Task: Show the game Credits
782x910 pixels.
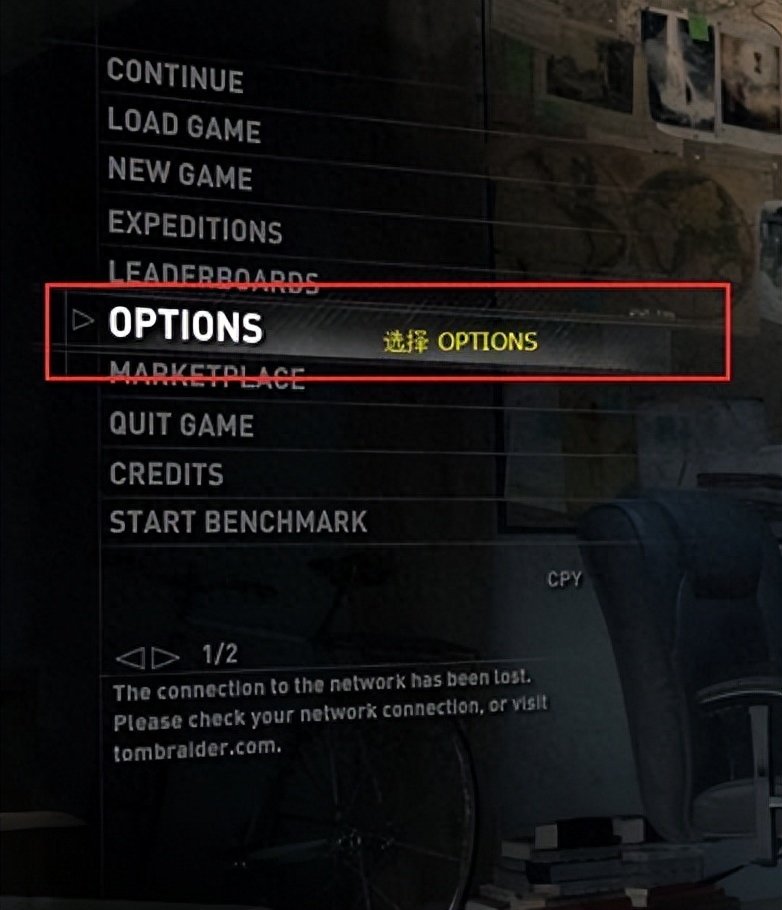Action: (166, 473)
